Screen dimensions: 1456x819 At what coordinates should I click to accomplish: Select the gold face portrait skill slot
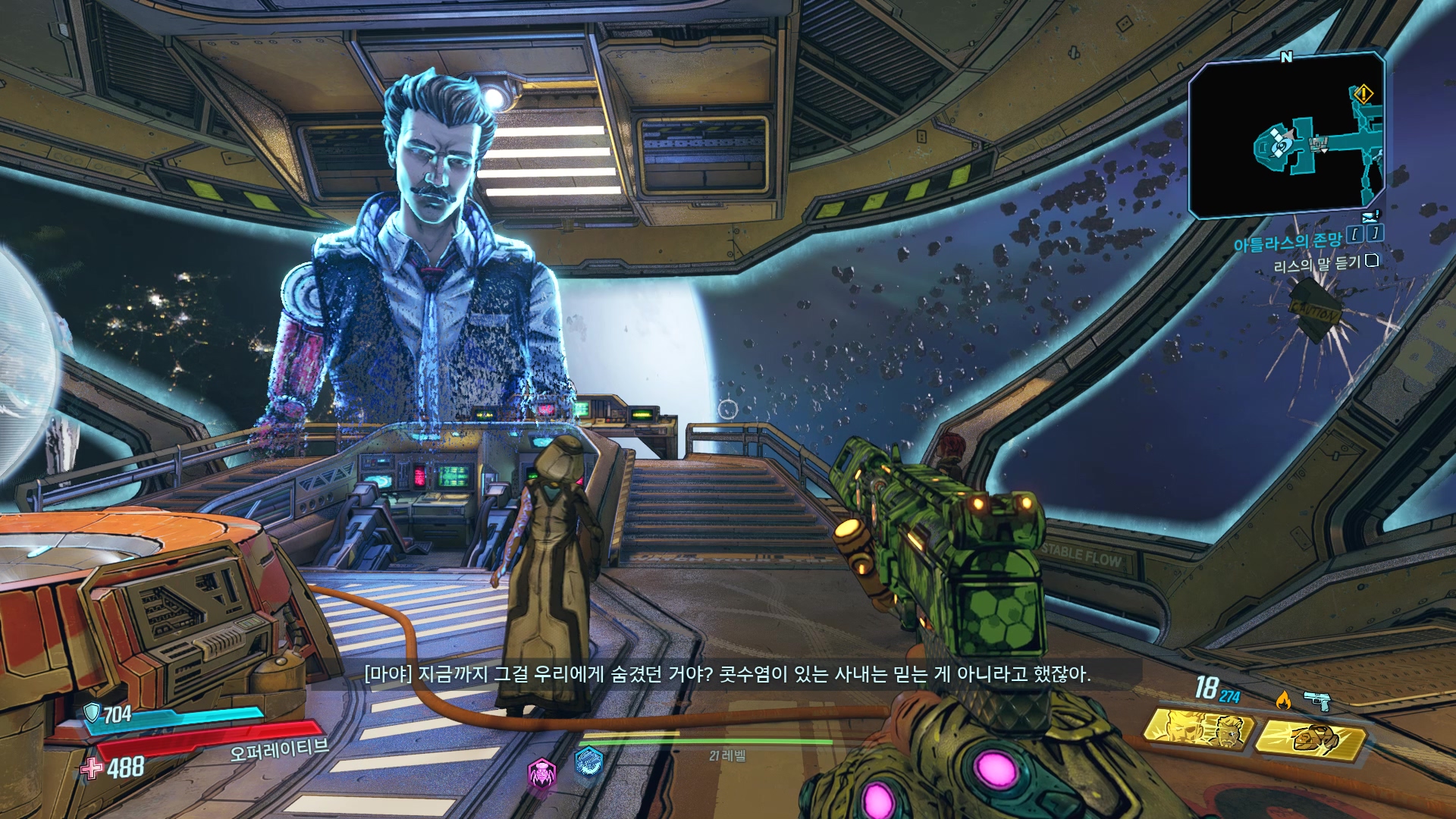[x=1198, y=730]
